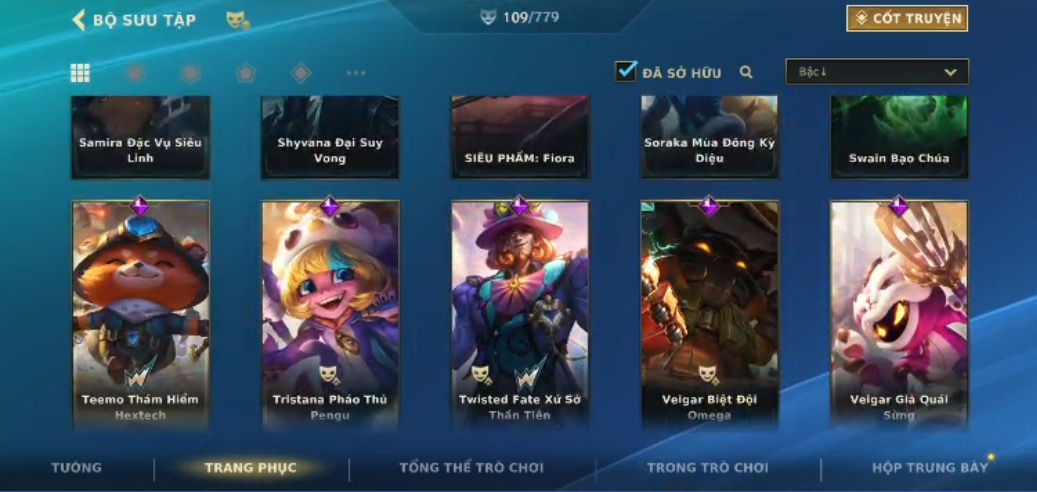Open the Cốt Truyện button
The width and height of the screenshot is (1037, 492).
pyautogui.click(x=907, y=19)
